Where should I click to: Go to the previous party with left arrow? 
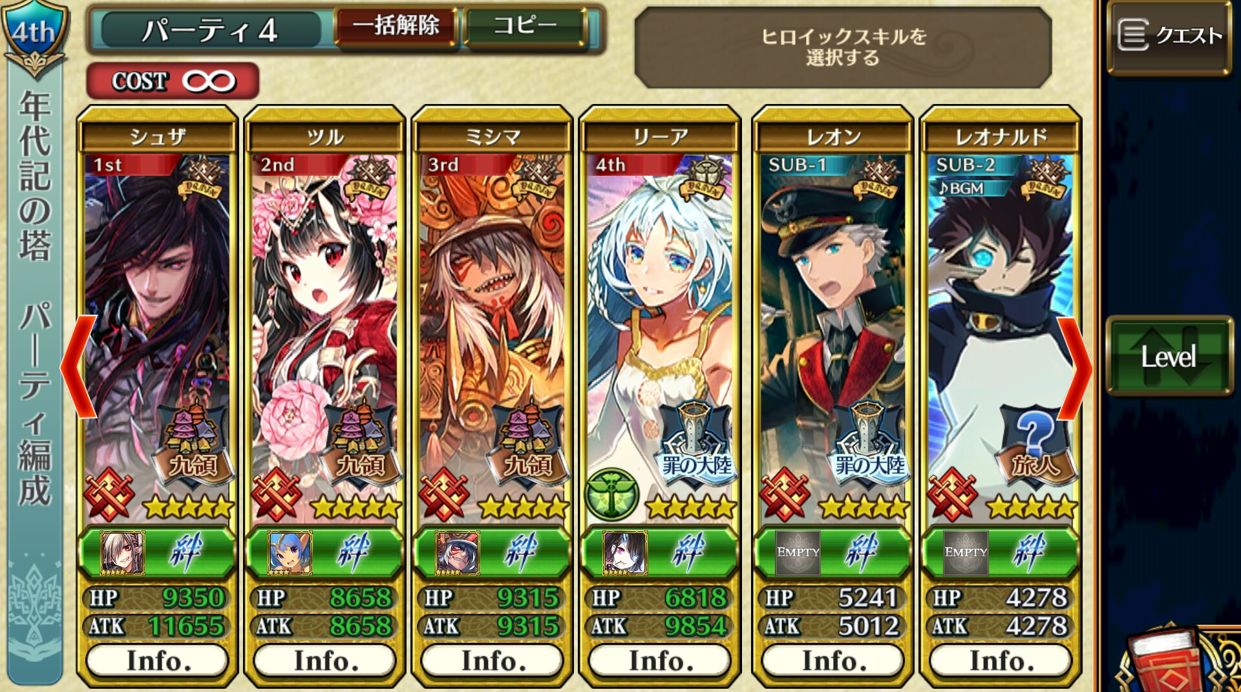coord(78,367)
